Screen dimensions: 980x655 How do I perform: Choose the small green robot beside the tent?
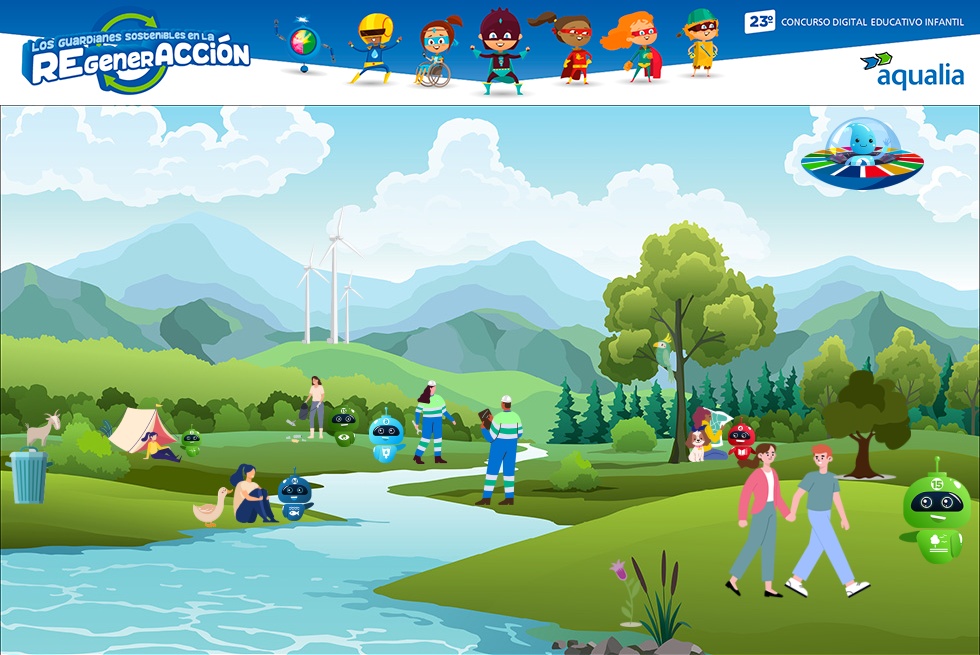click(191, 441)
